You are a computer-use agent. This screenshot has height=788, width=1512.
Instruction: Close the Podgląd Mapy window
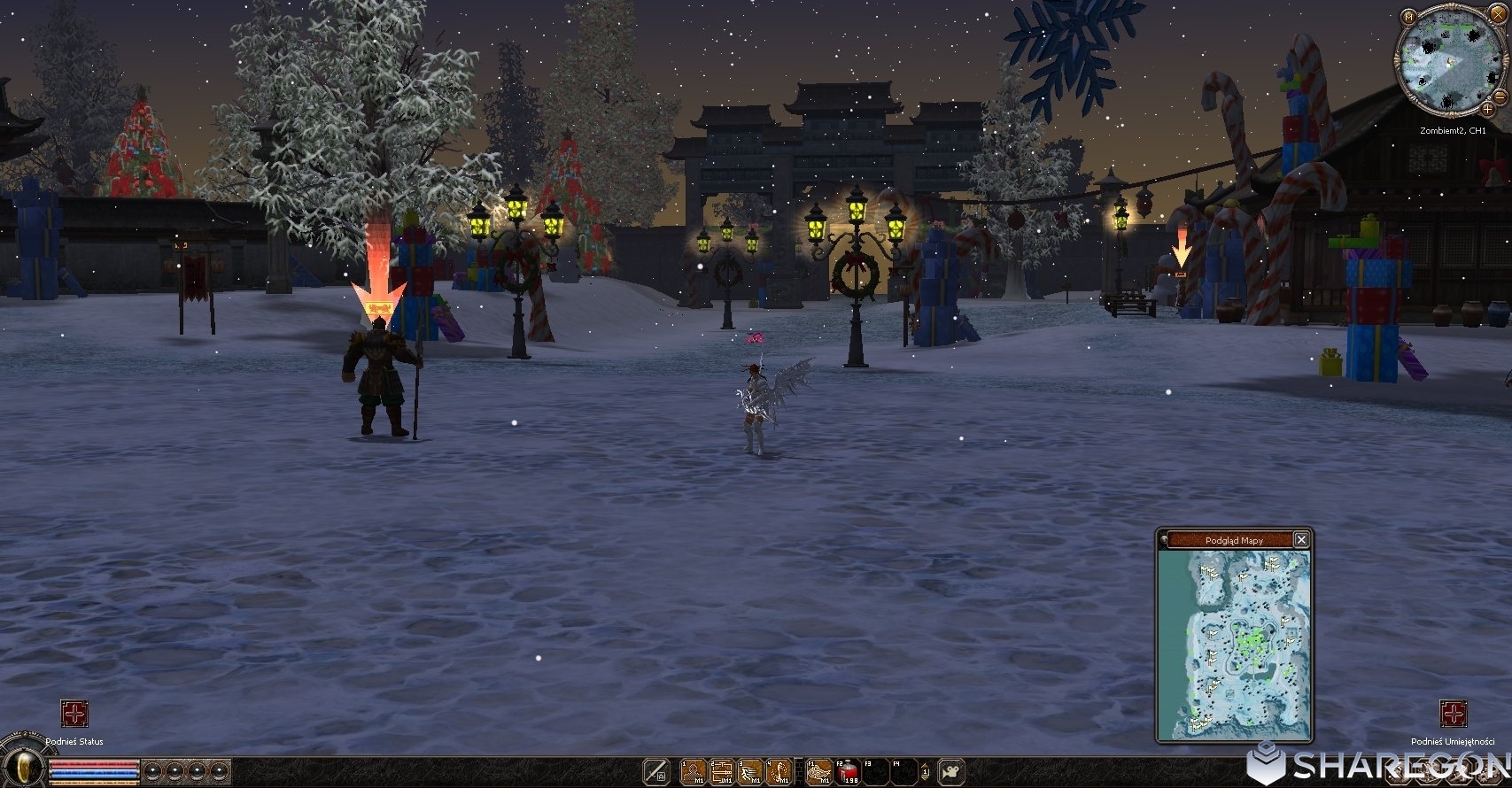point(1300,539)
